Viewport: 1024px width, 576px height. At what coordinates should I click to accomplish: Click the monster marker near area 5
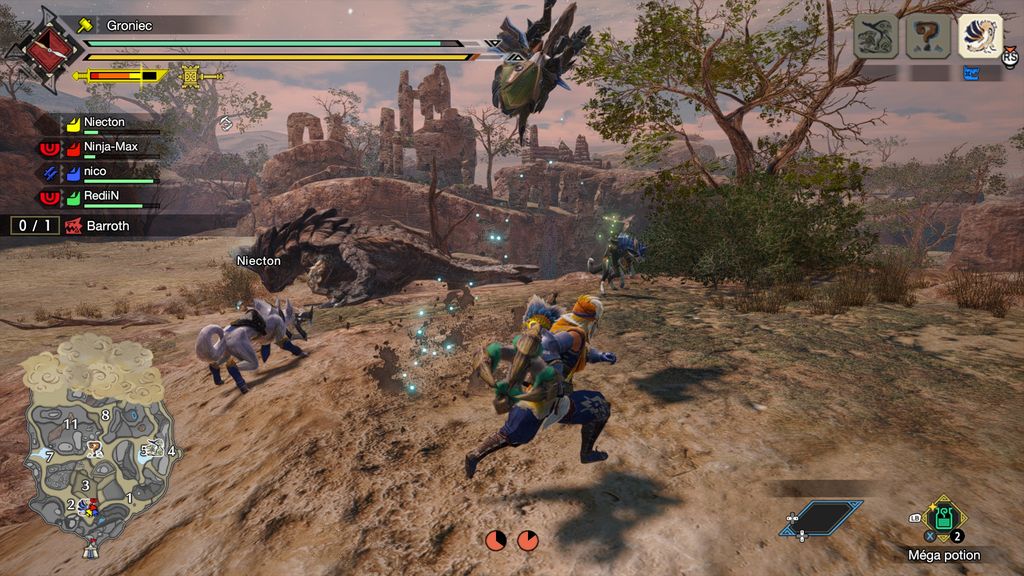coord(155,449)
